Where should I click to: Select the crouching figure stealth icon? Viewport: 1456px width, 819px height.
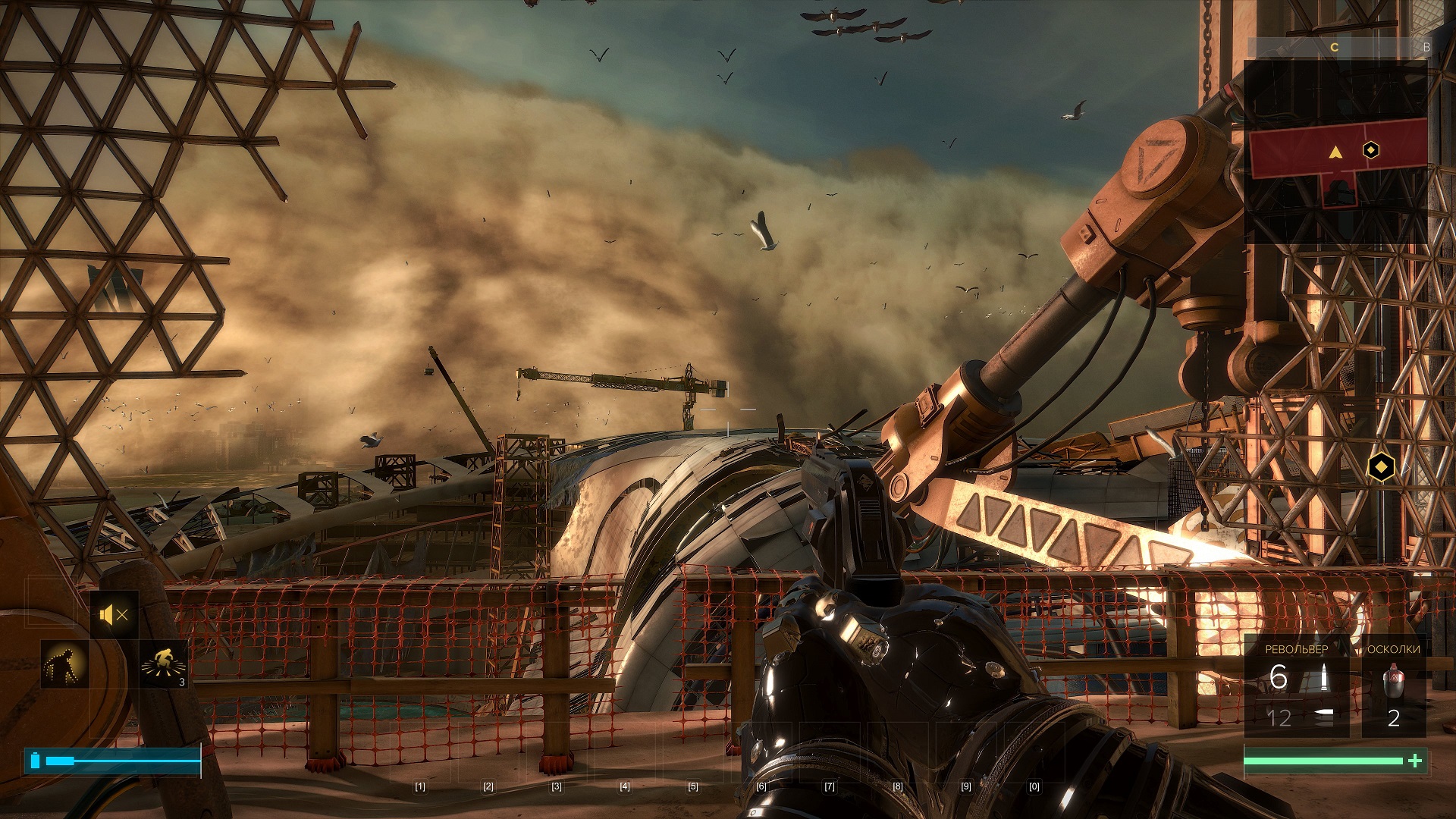click(x=64, y=664)
